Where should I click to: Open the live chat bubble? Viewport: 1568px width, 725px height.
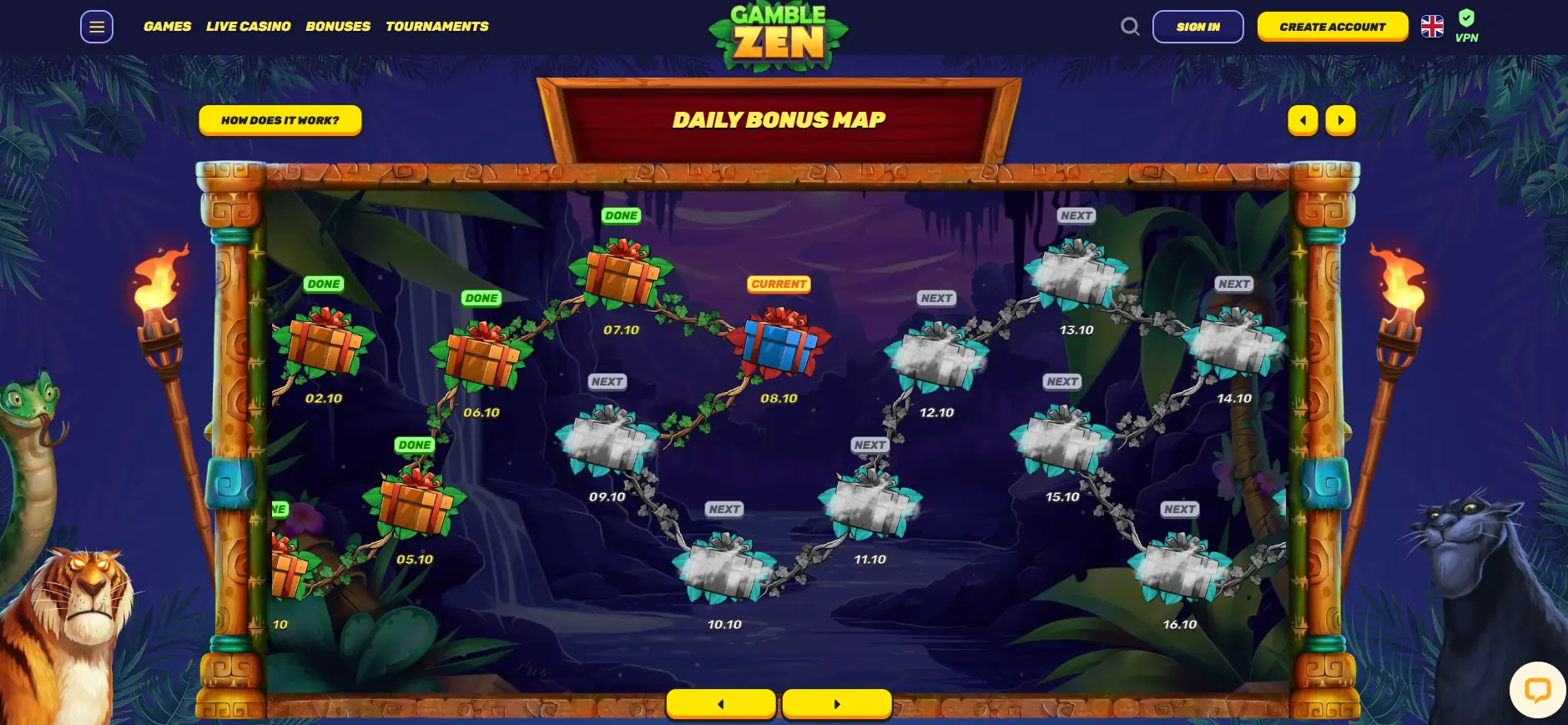1536,689
